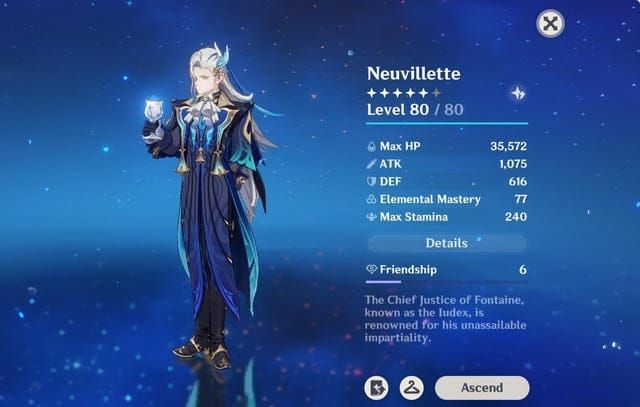Open the Details stats panel
The image size is (640, 407).
[x=446, y=243]
